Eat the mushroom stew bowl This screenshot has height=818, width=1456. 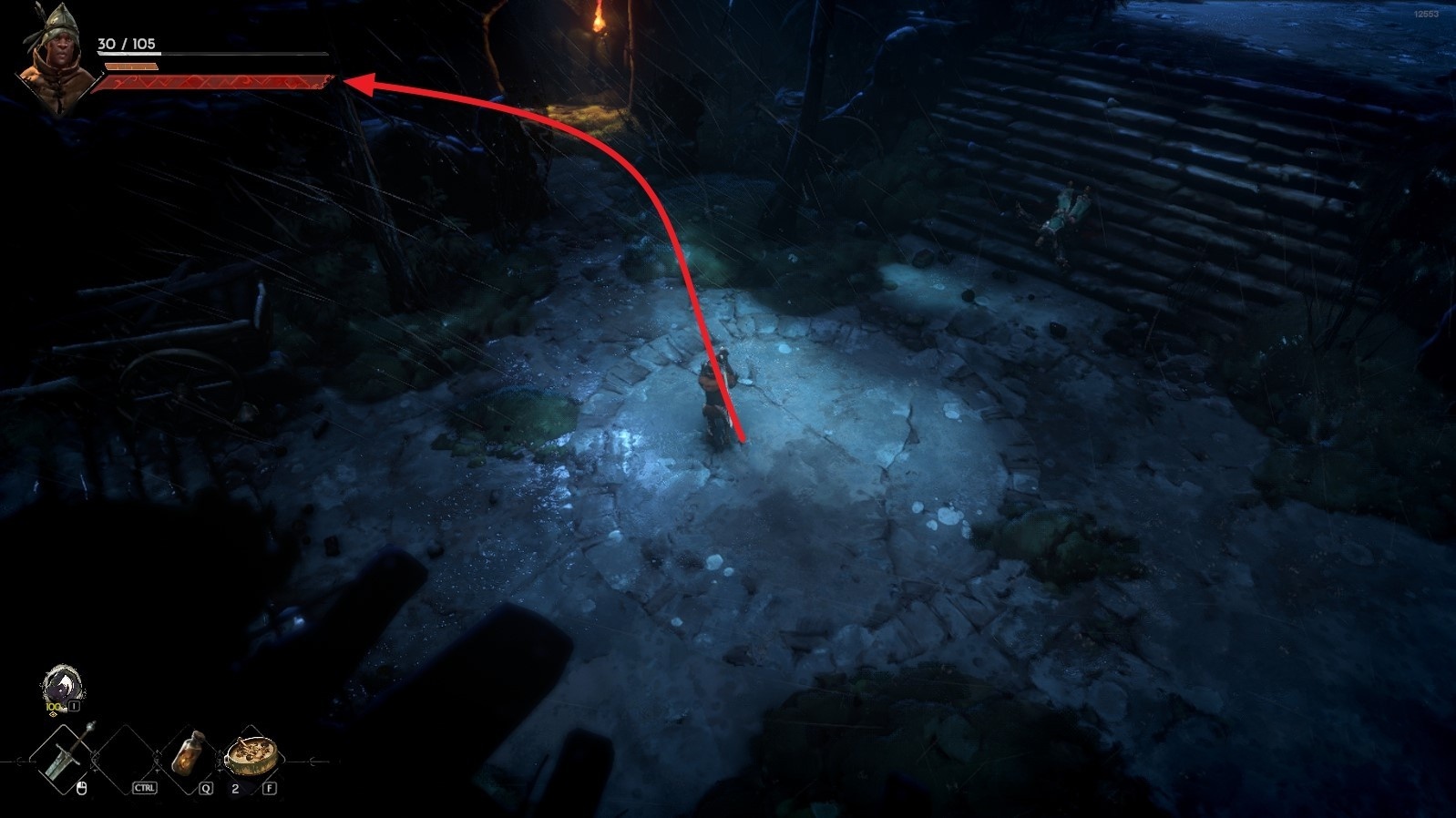pyautogui.click(x=246, y=754)
